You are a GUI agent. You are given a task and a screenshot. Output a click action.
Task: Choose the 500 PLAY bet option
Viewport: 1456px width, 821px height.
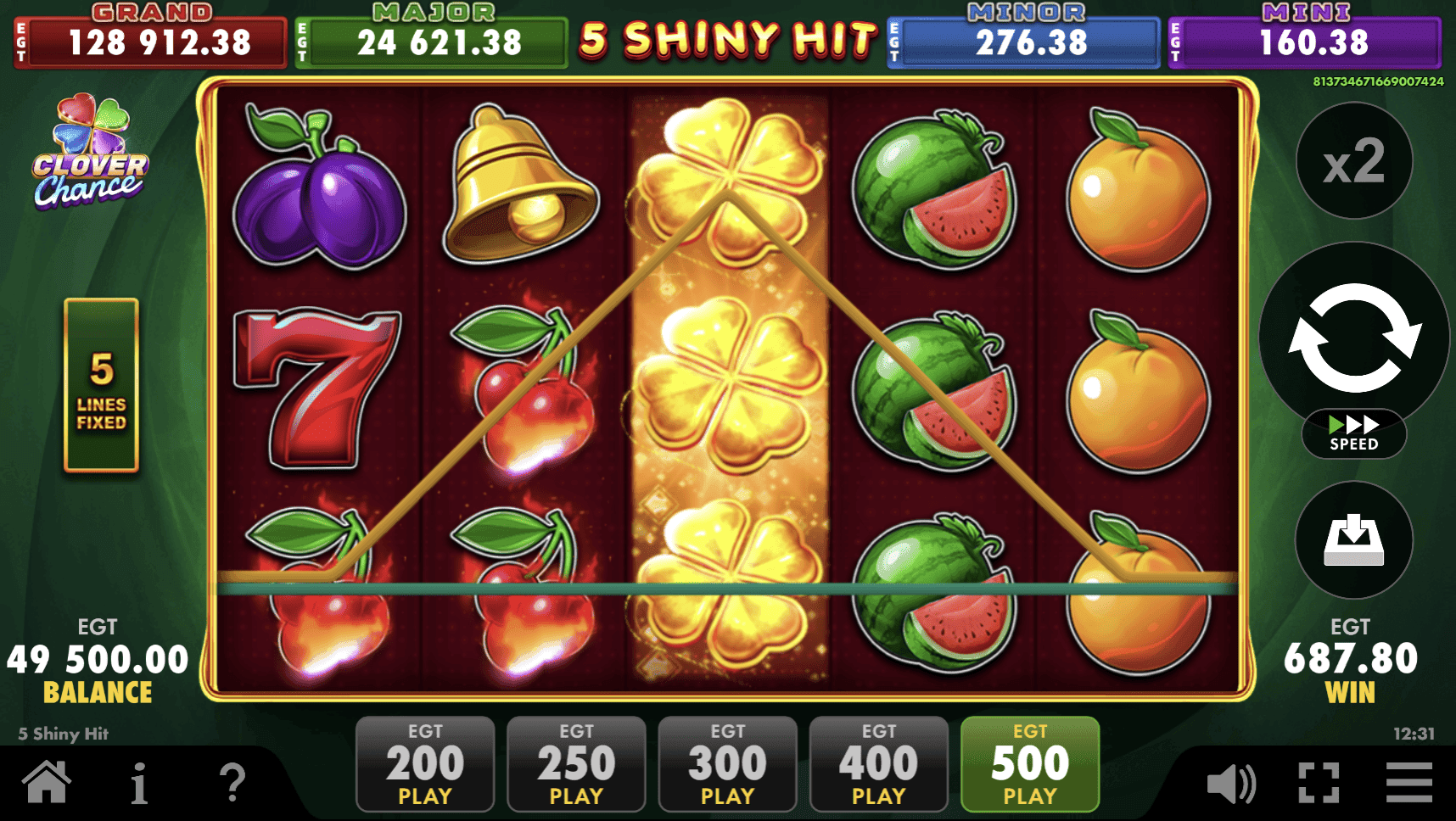coord(1028,762)
